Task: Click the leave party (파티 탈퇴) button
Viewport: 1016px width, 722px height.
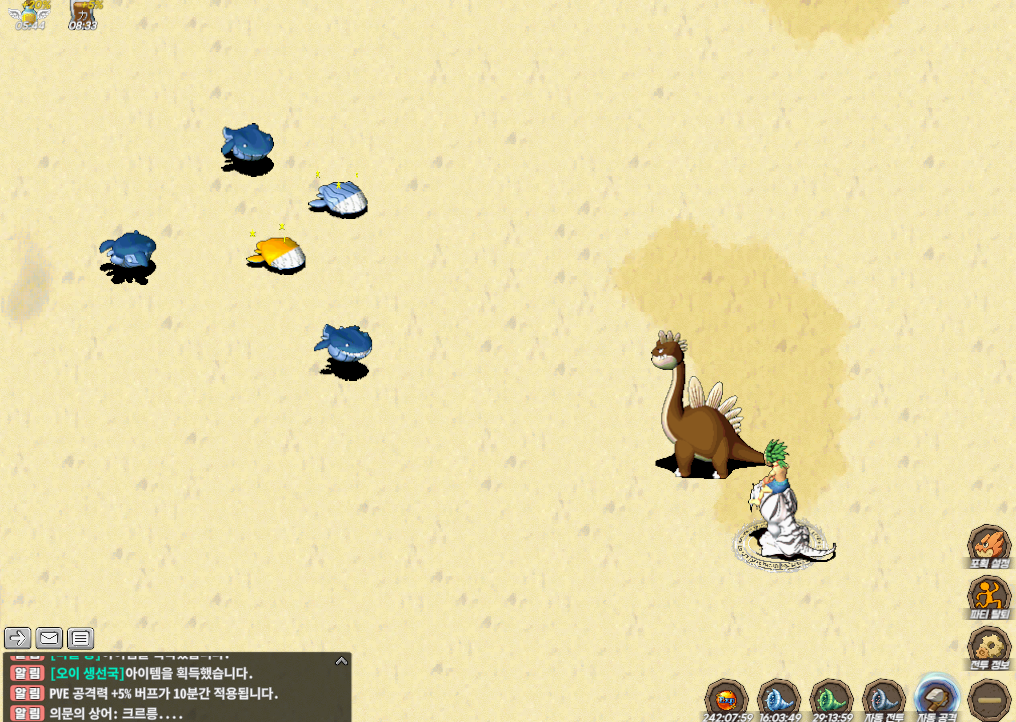Action: (989, 596)
